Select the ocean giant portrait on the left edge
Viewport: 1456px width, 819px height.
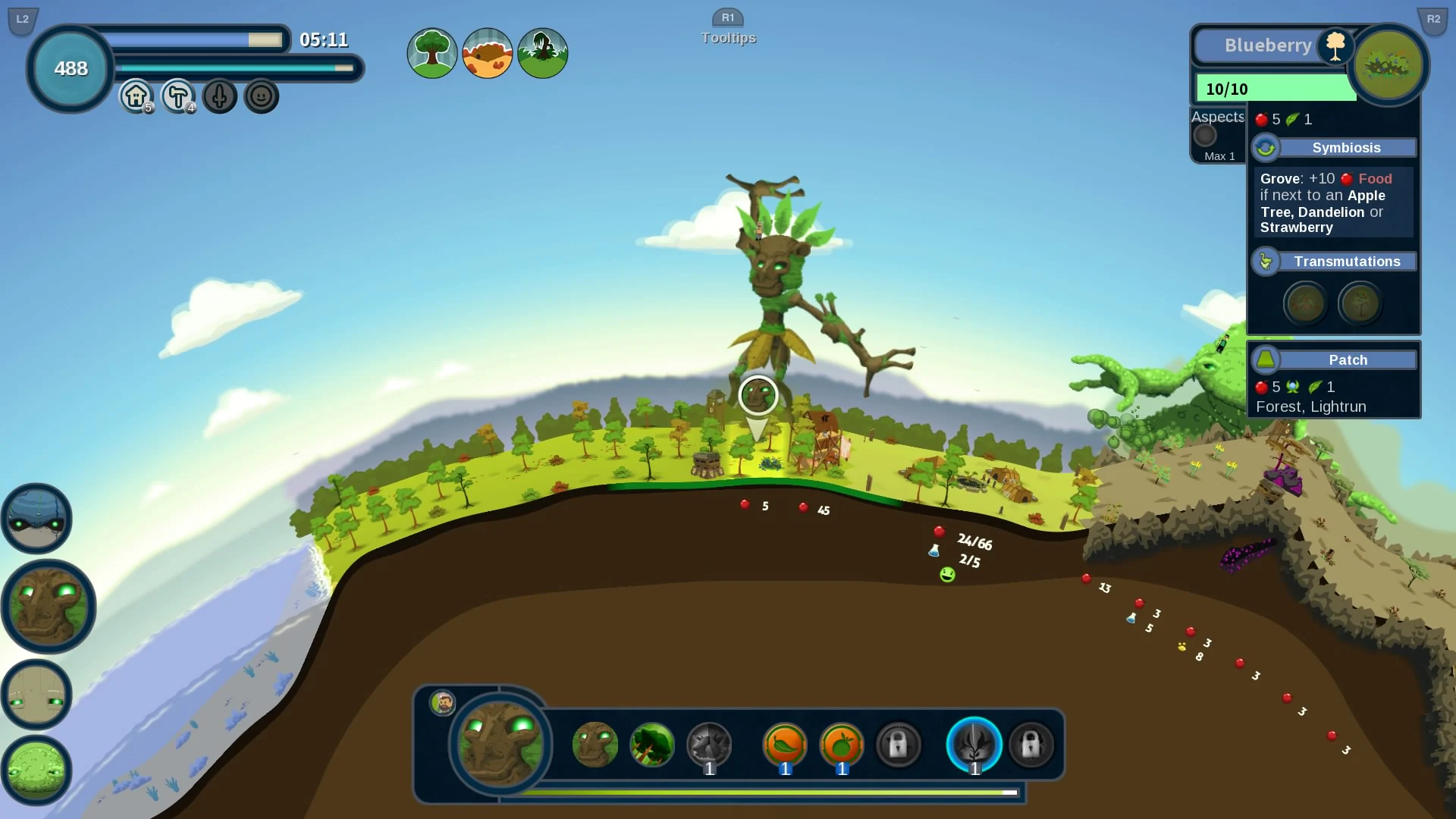pos(36,518)
